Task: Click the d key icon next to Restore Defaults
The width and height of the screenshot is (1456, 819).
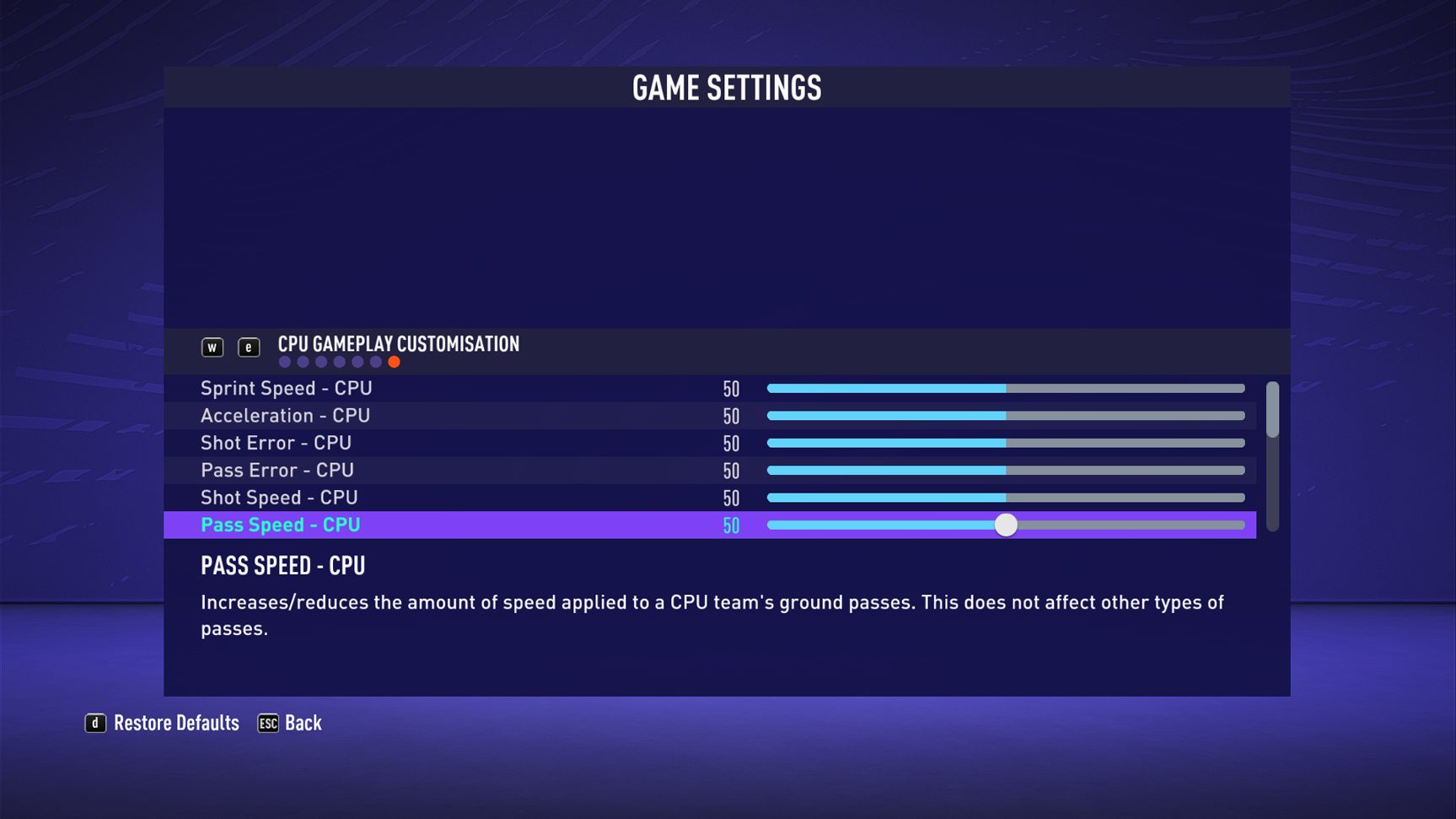Action: click(x=95, y=723)
